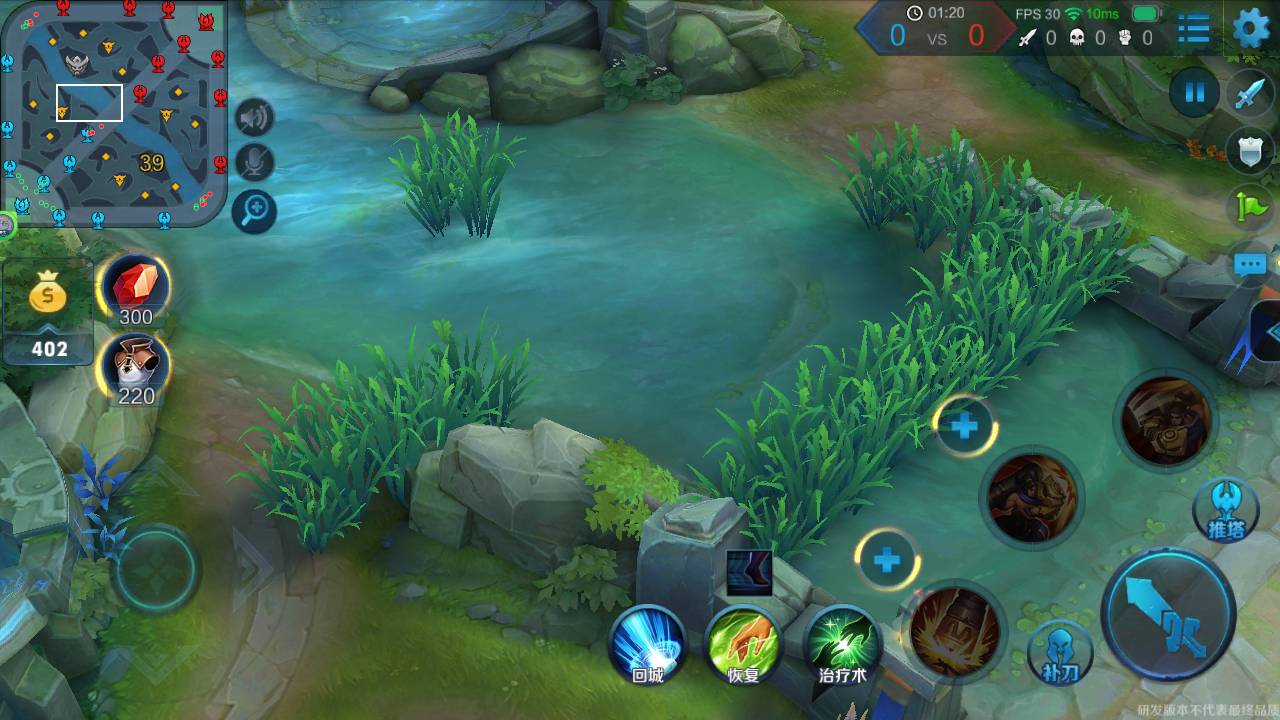Activate the 回城 recall skill

(x=648, y=645)
